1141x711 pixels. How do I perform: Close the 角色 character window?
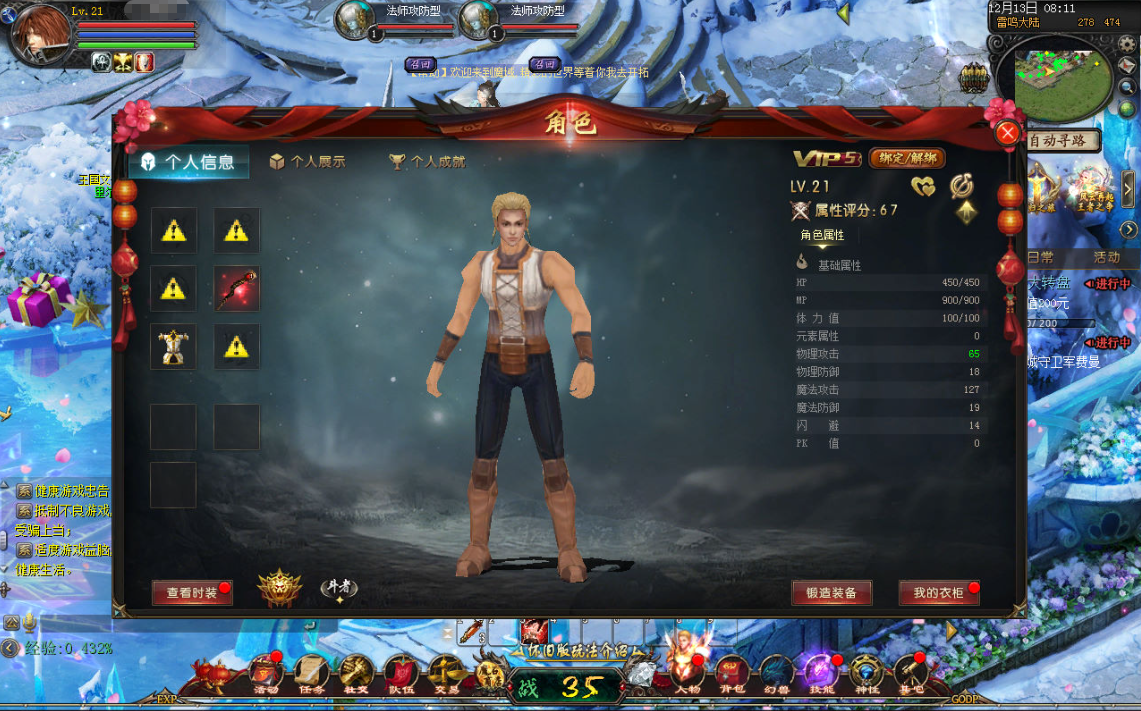coord(1007,132)
